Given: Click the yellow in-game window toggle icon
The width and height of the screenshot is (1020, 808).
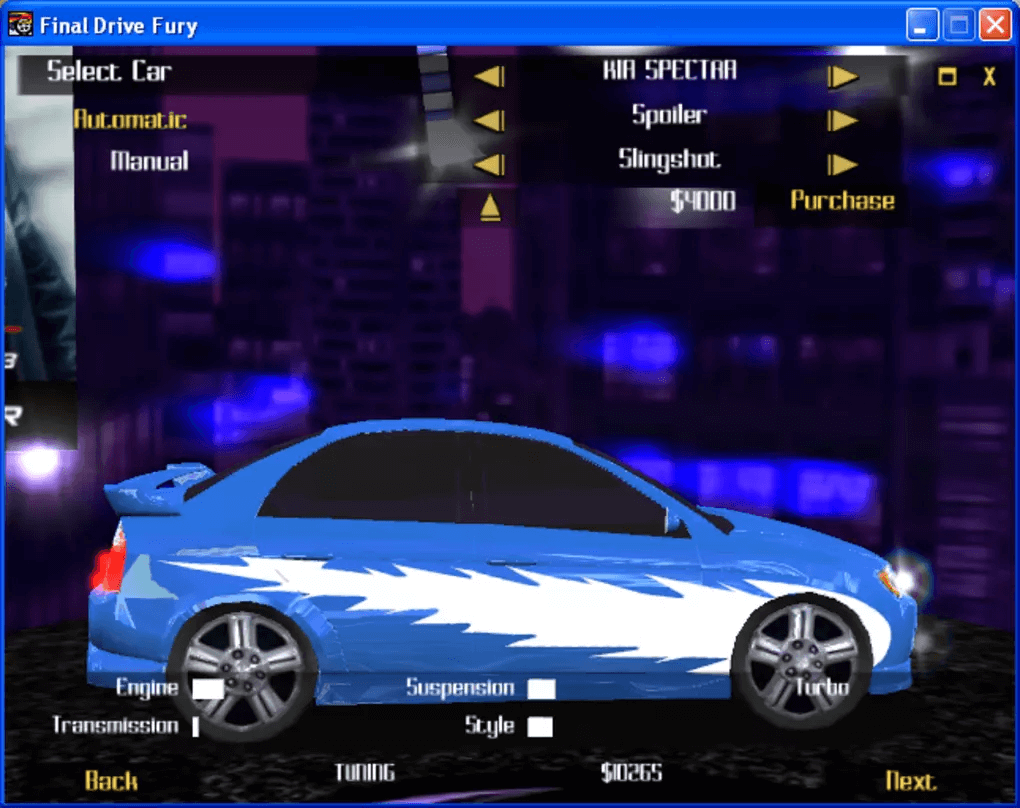Looking at the screenshot, I should [947, 77].
